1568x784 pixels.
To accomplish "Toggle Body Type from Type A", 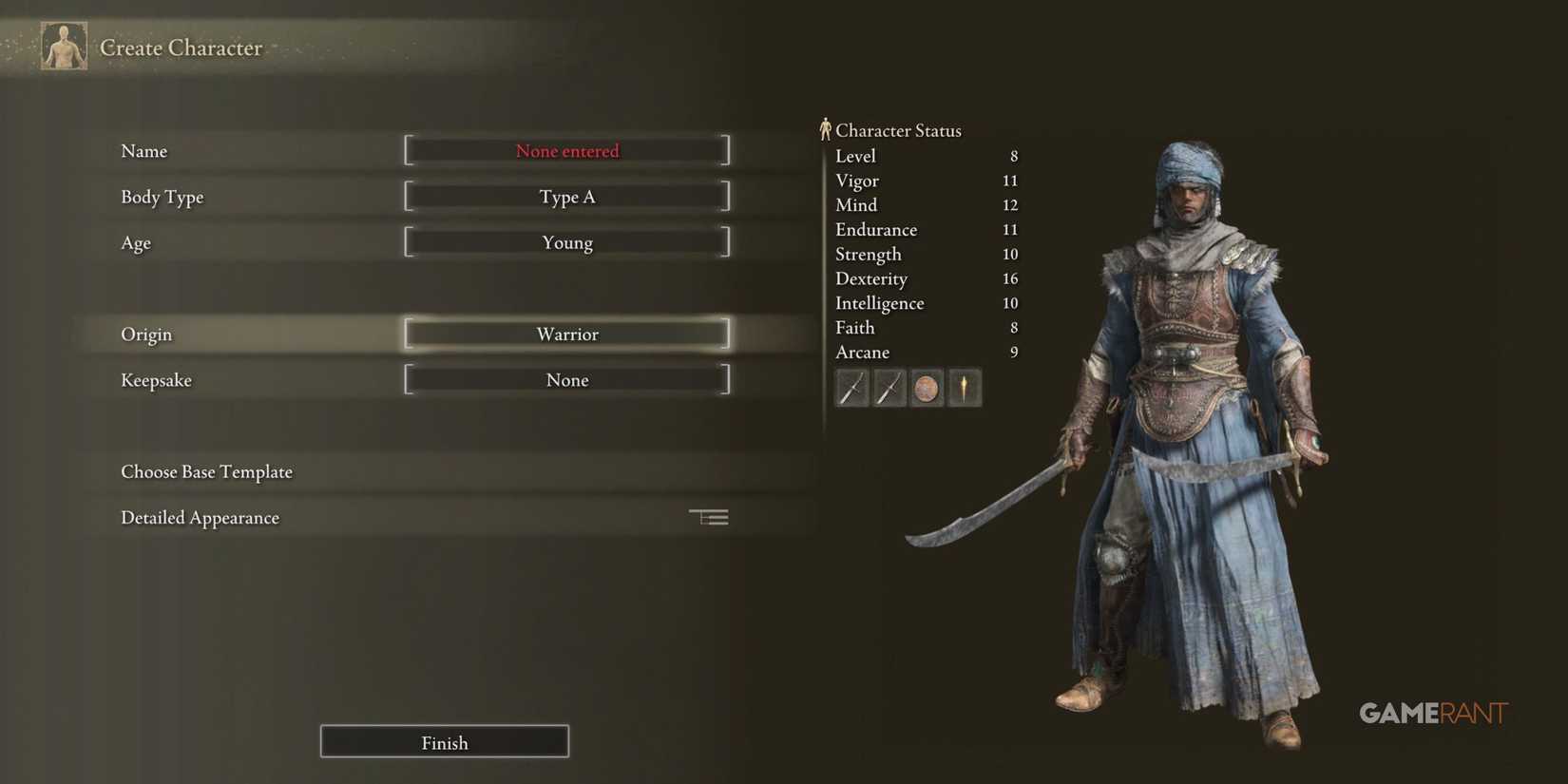I will point(566,197).
